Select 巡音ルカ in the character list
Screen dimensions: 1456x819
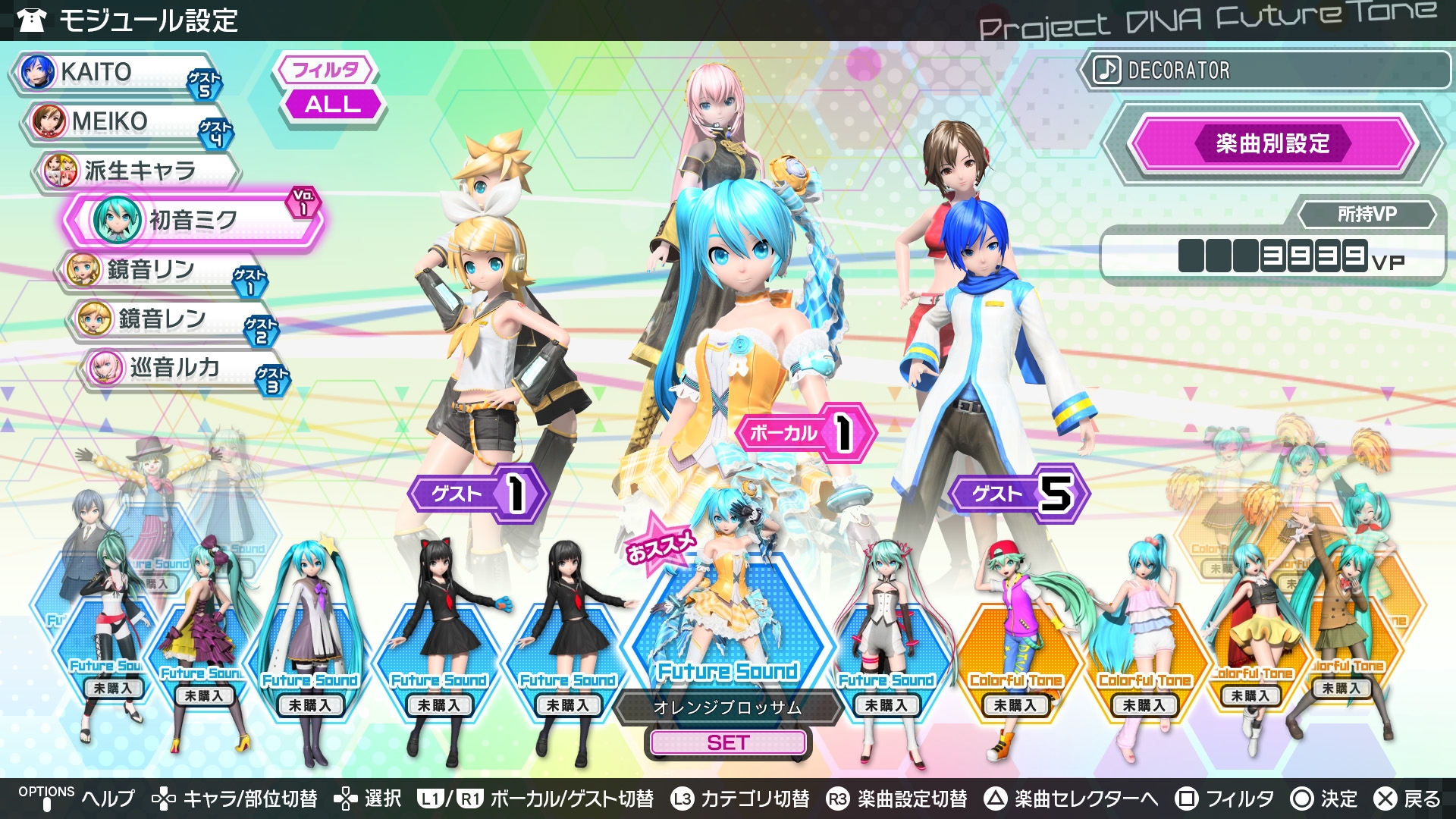pyautogui.click(x=182, y=369)
